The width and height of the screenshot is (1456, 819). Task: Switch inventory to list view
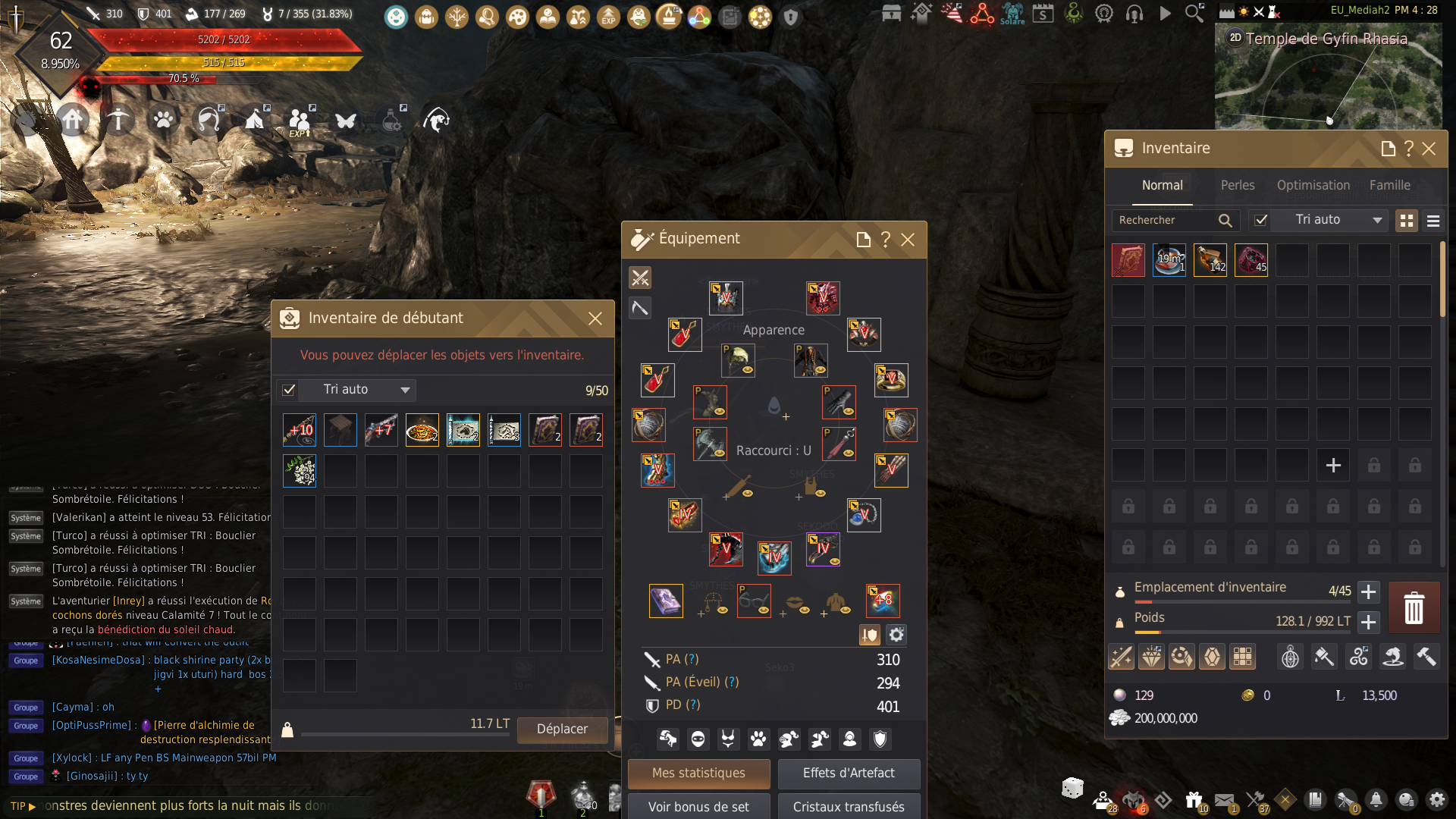pos(1433,221)
